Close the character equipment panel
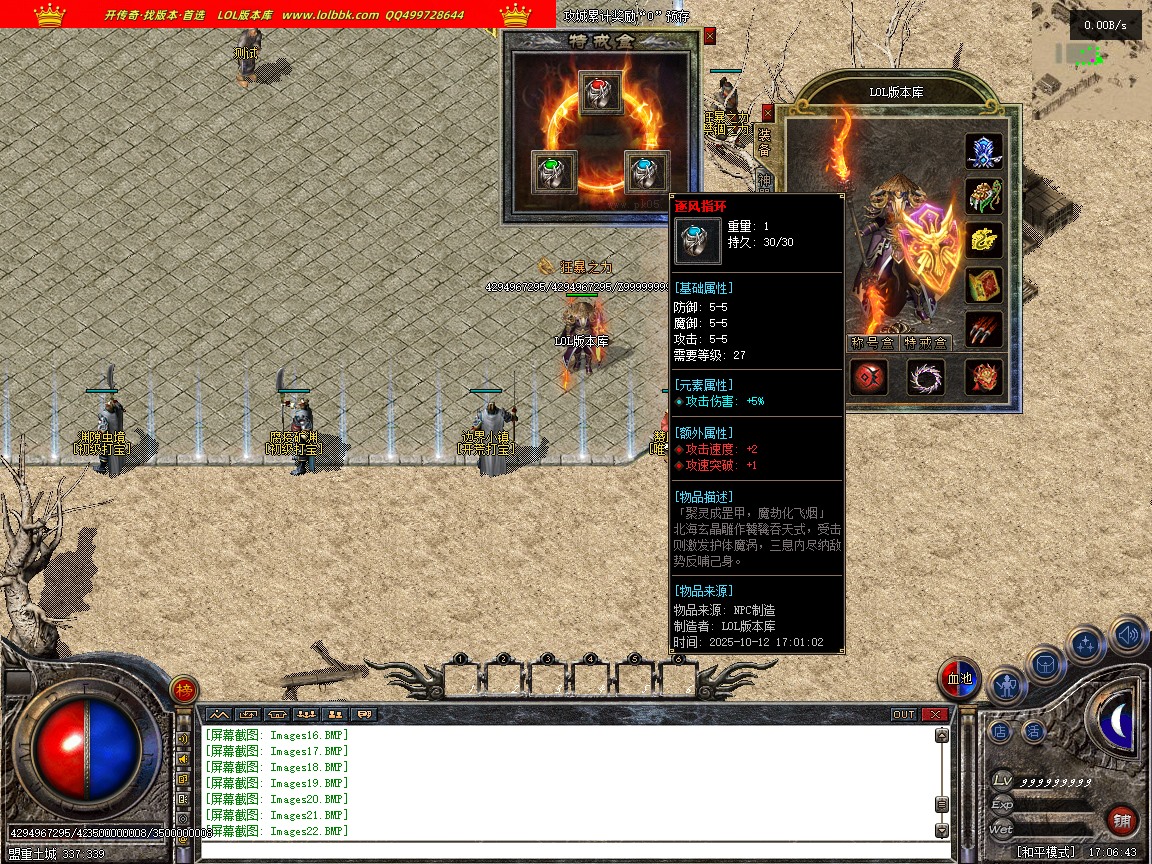This screenshot has height=864, width=1152. coord(768,113)
